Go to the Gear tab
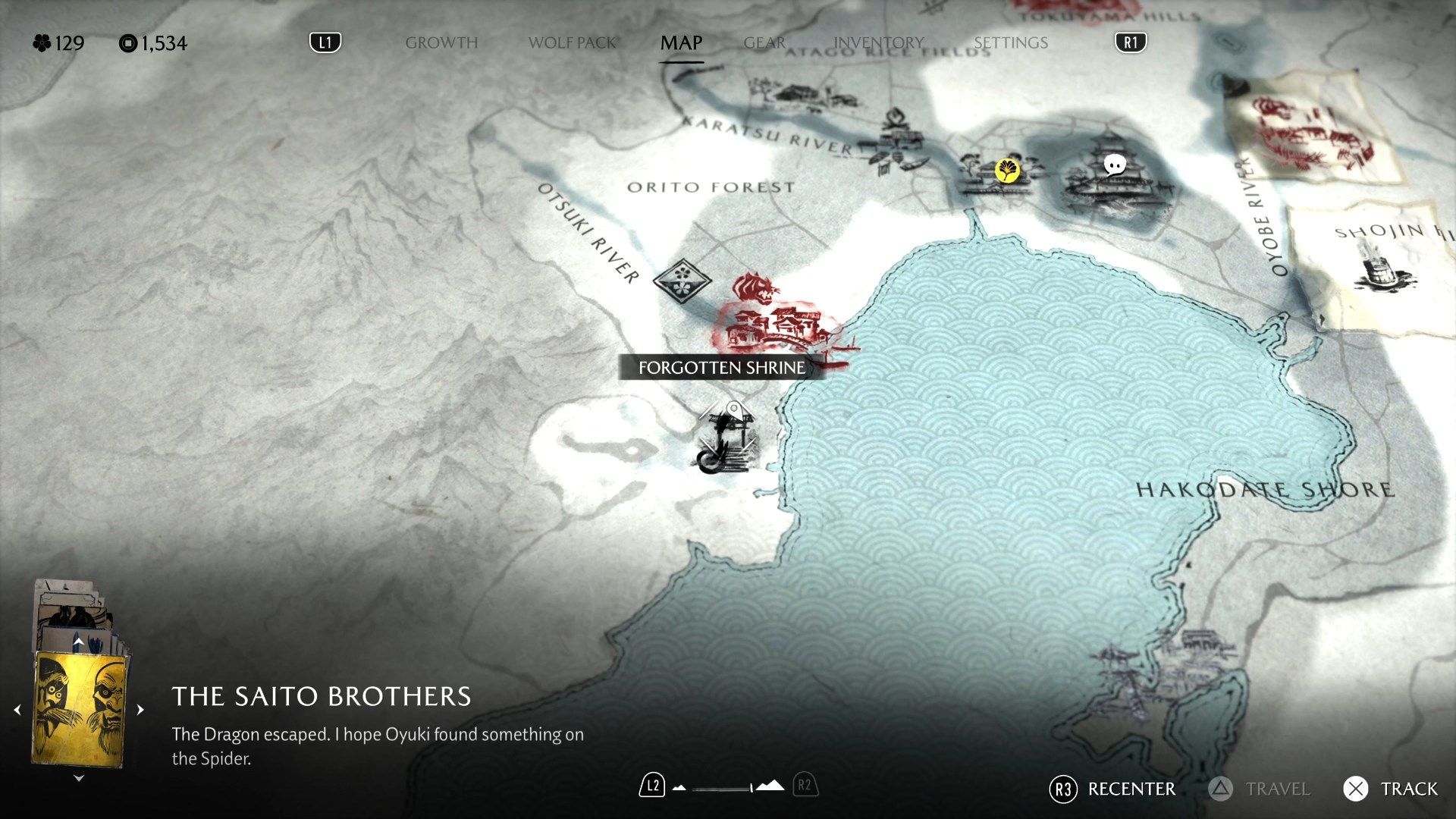 [x=764, y=43]
